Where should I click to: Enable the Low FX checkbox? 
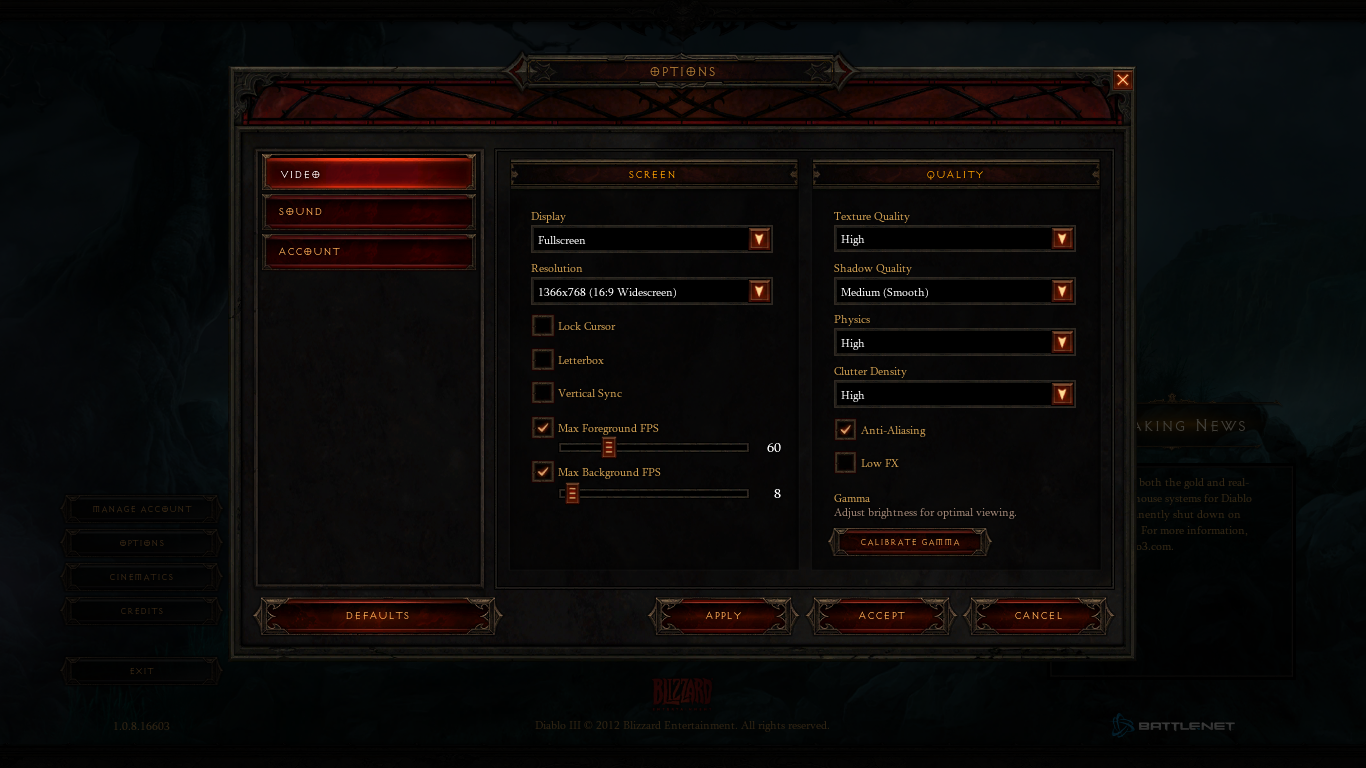pos(846,463)
